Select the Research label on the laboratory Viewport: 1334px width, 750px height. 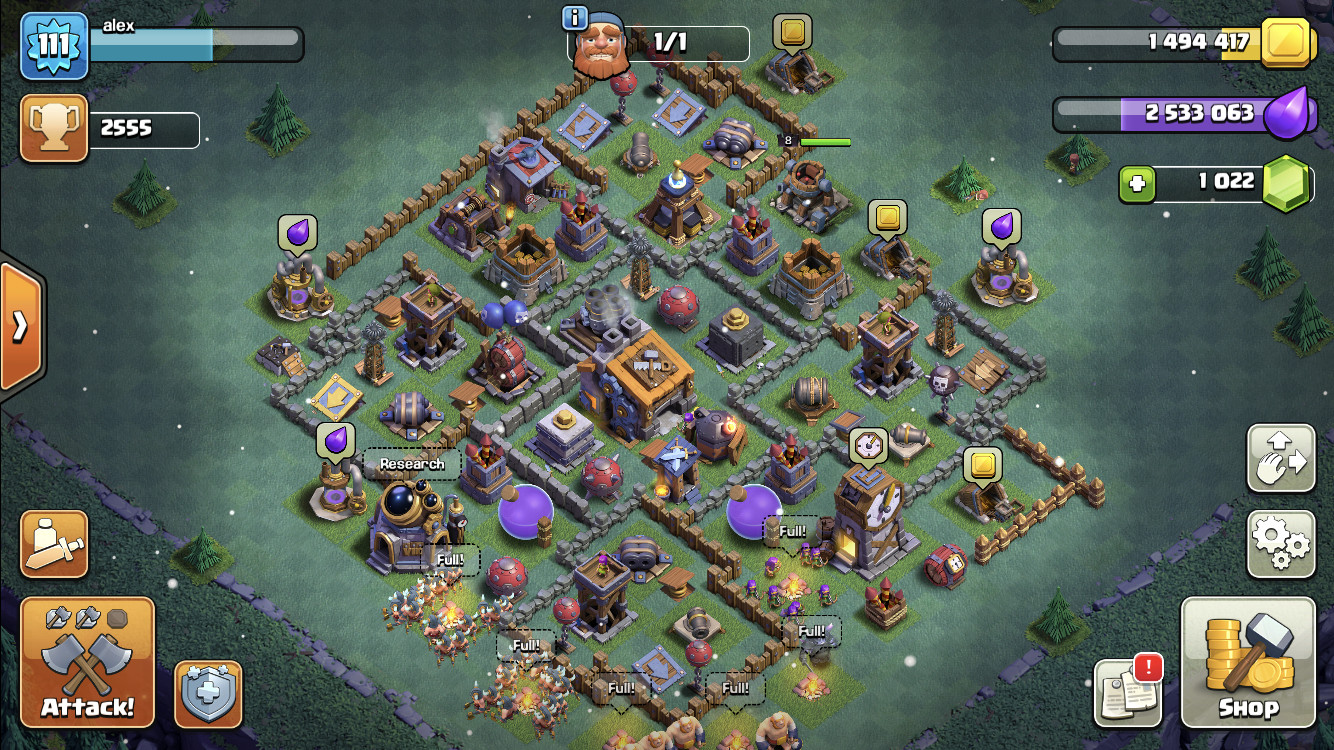coord(412,464)
